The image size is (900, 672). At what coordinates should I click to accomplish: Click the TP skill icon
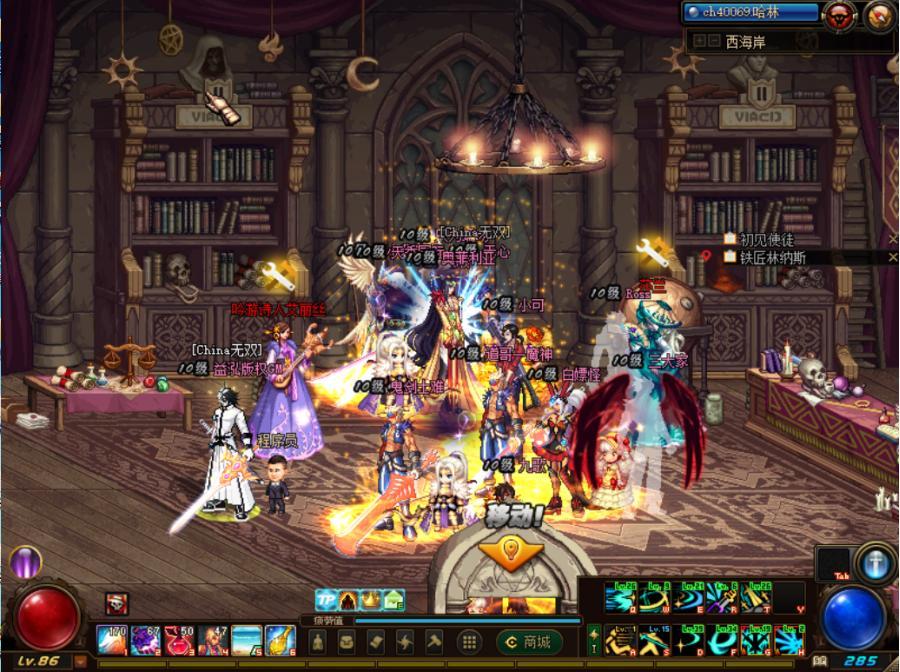(326, 600)
